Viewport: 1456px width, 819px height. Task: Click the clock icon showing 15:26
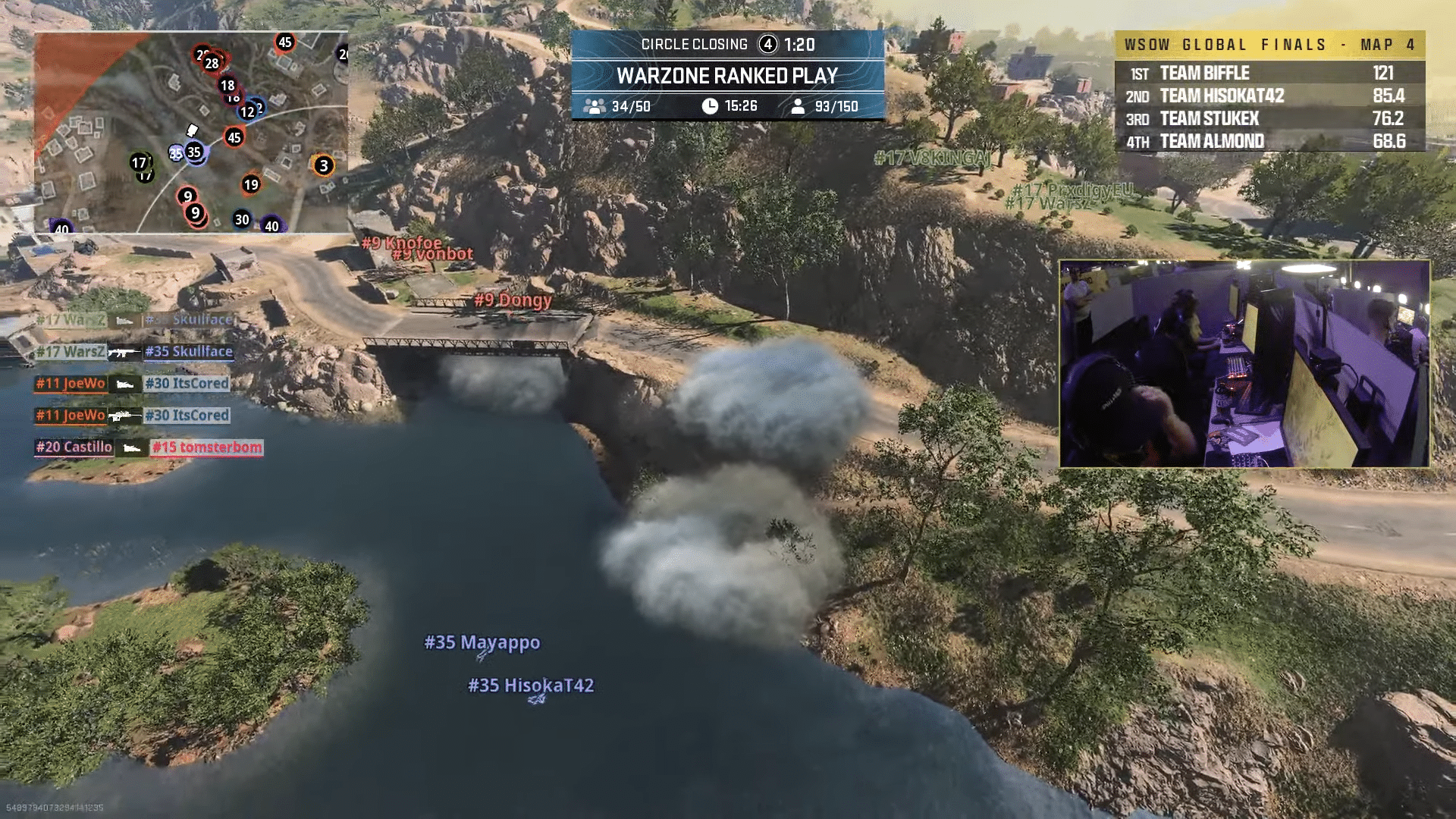(x=711, y=106)
